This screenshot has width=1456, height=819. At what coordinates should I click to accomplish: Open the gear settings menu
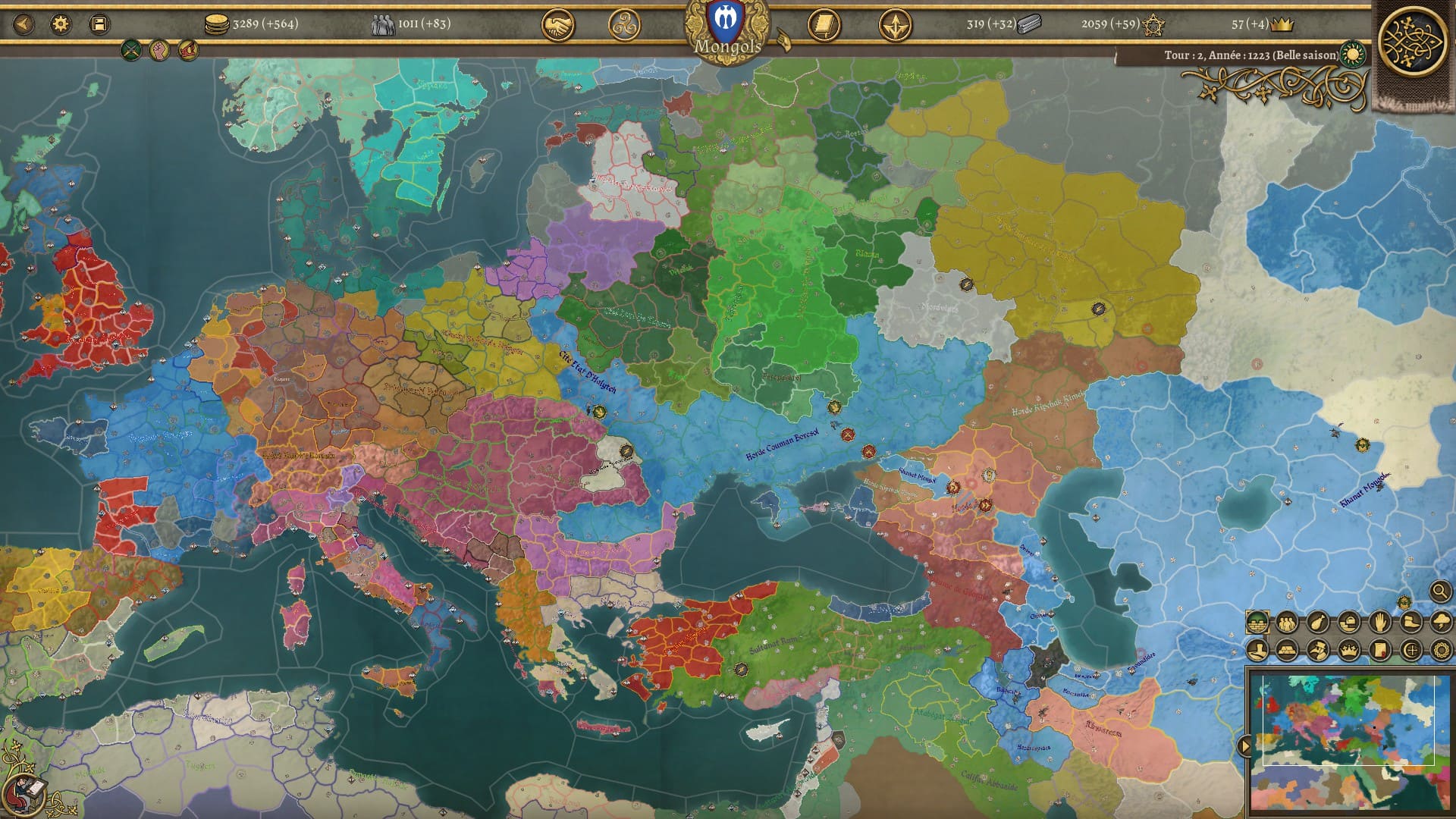[x=61, y=24]
